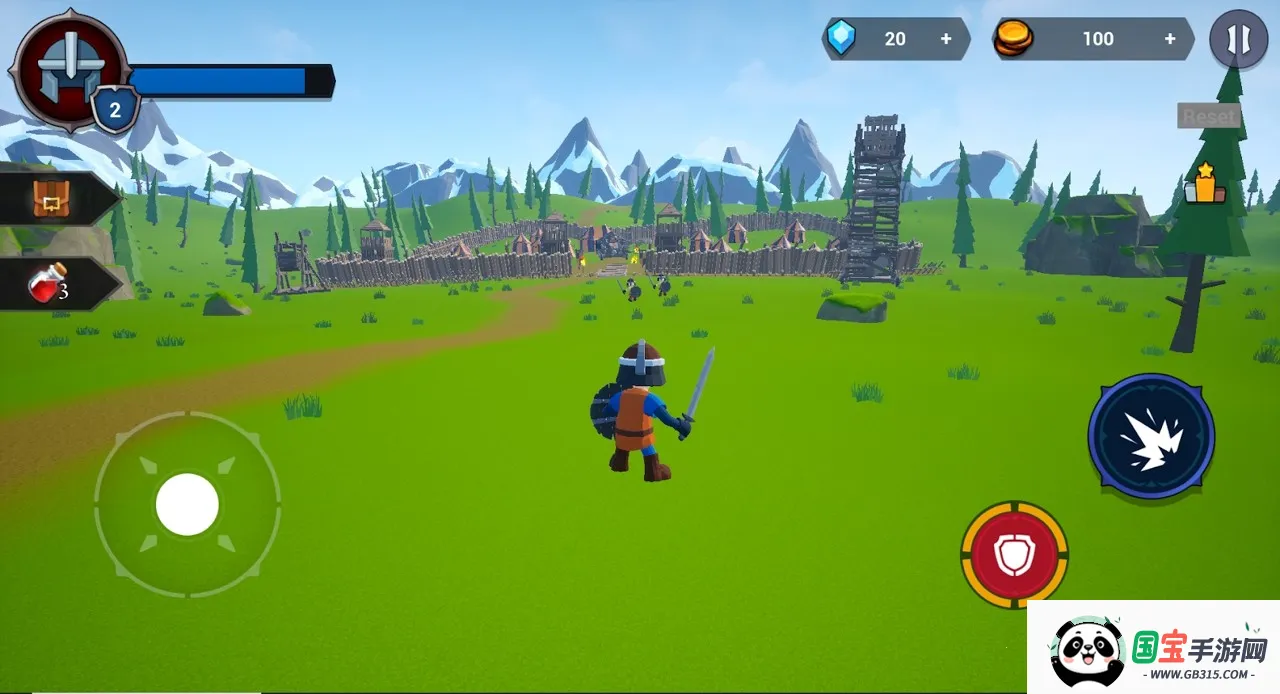The image size is (1280, 694).
Task: Activate the red shield block button
Action: coord(1014,554)
